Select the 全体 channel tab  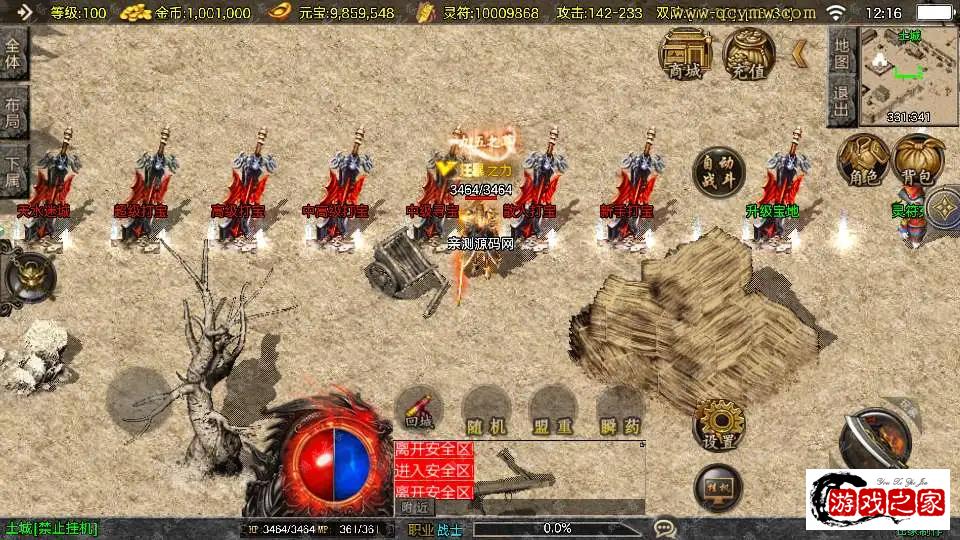(13, 54)
